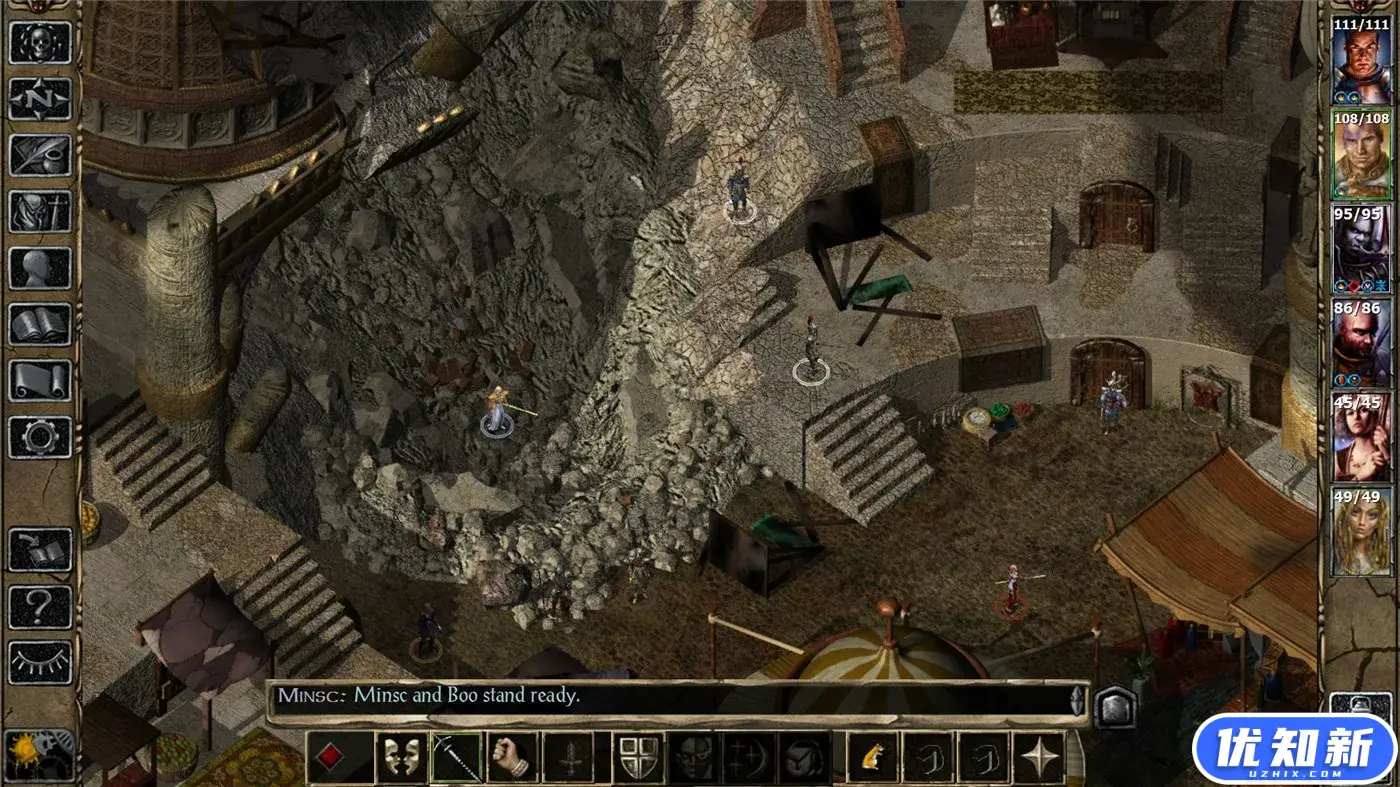Open the question mark help button

point(40,606)
